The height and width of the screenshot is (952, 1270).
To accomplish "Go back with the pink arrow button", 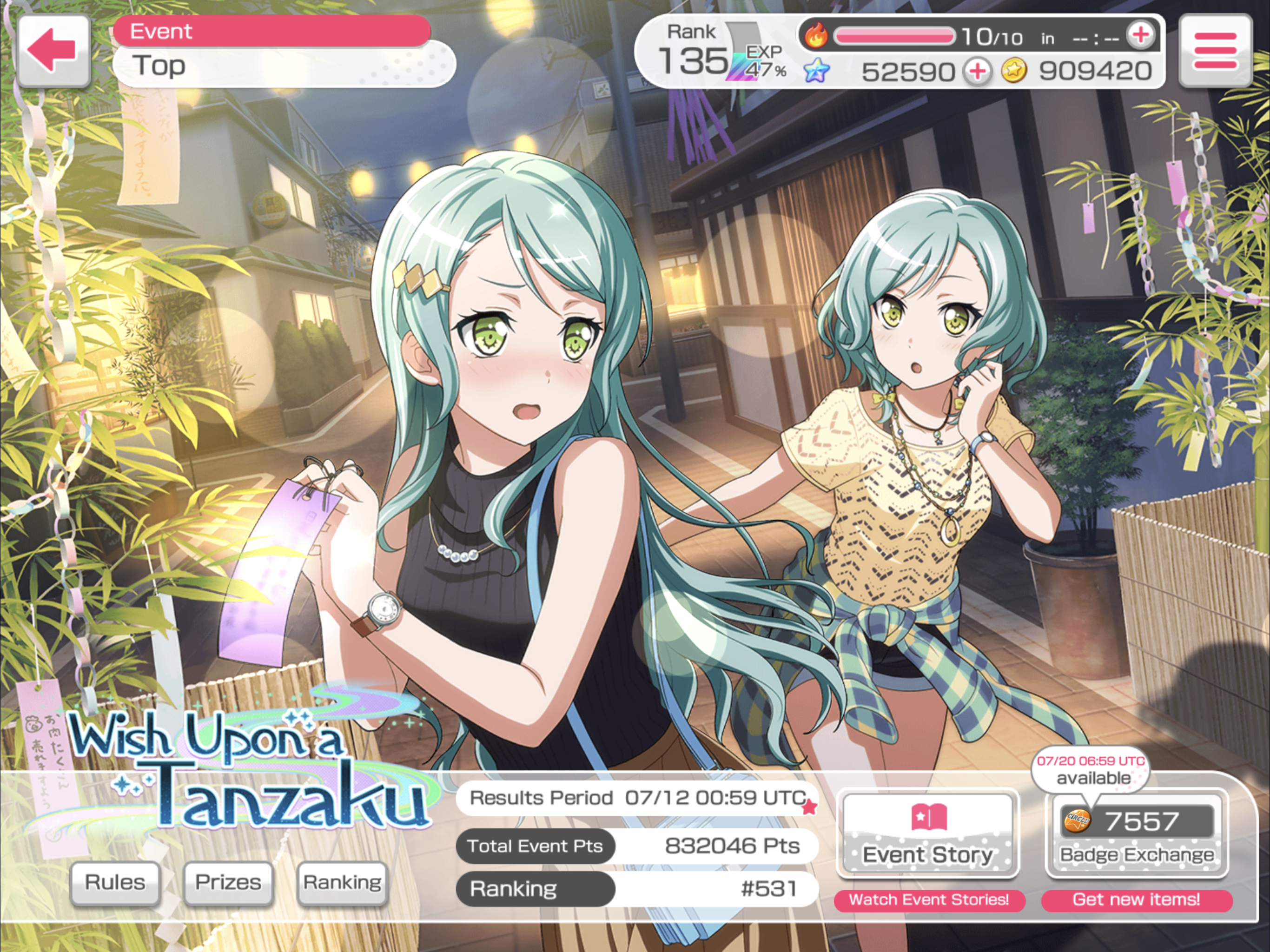I will click(53, 51).
